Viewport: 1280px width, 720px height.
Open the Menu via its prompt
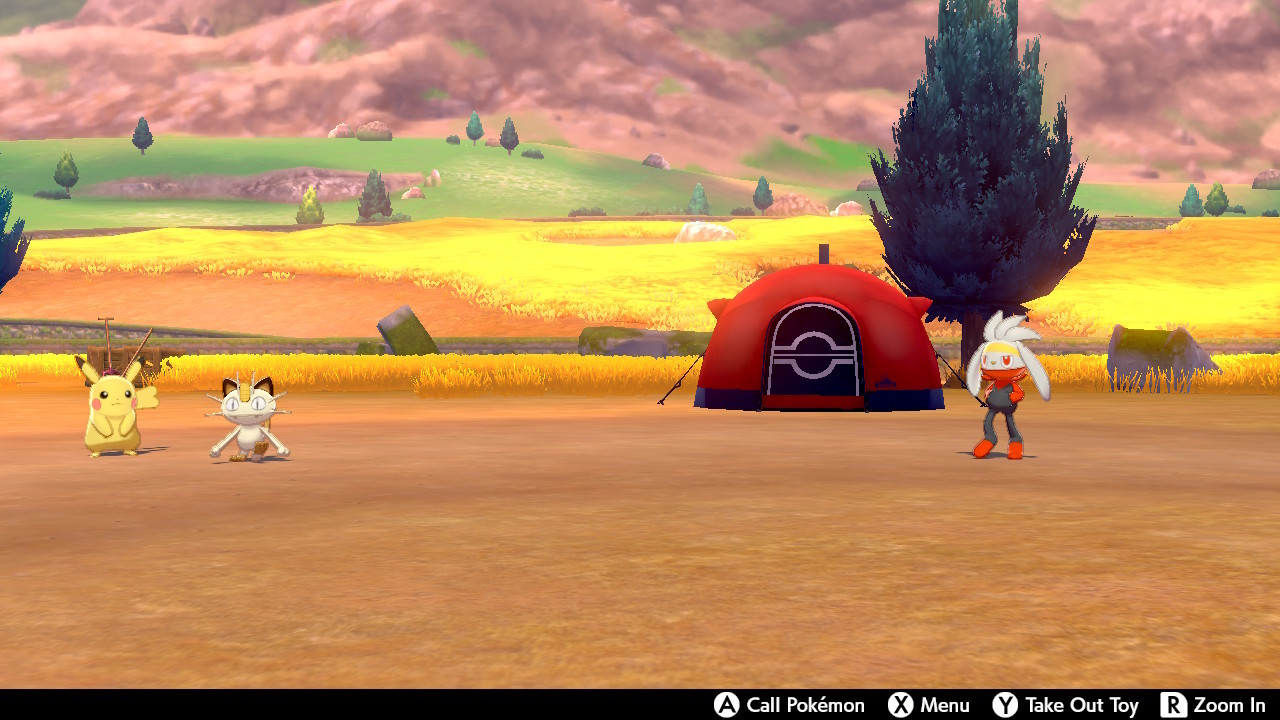coord(941,705)
